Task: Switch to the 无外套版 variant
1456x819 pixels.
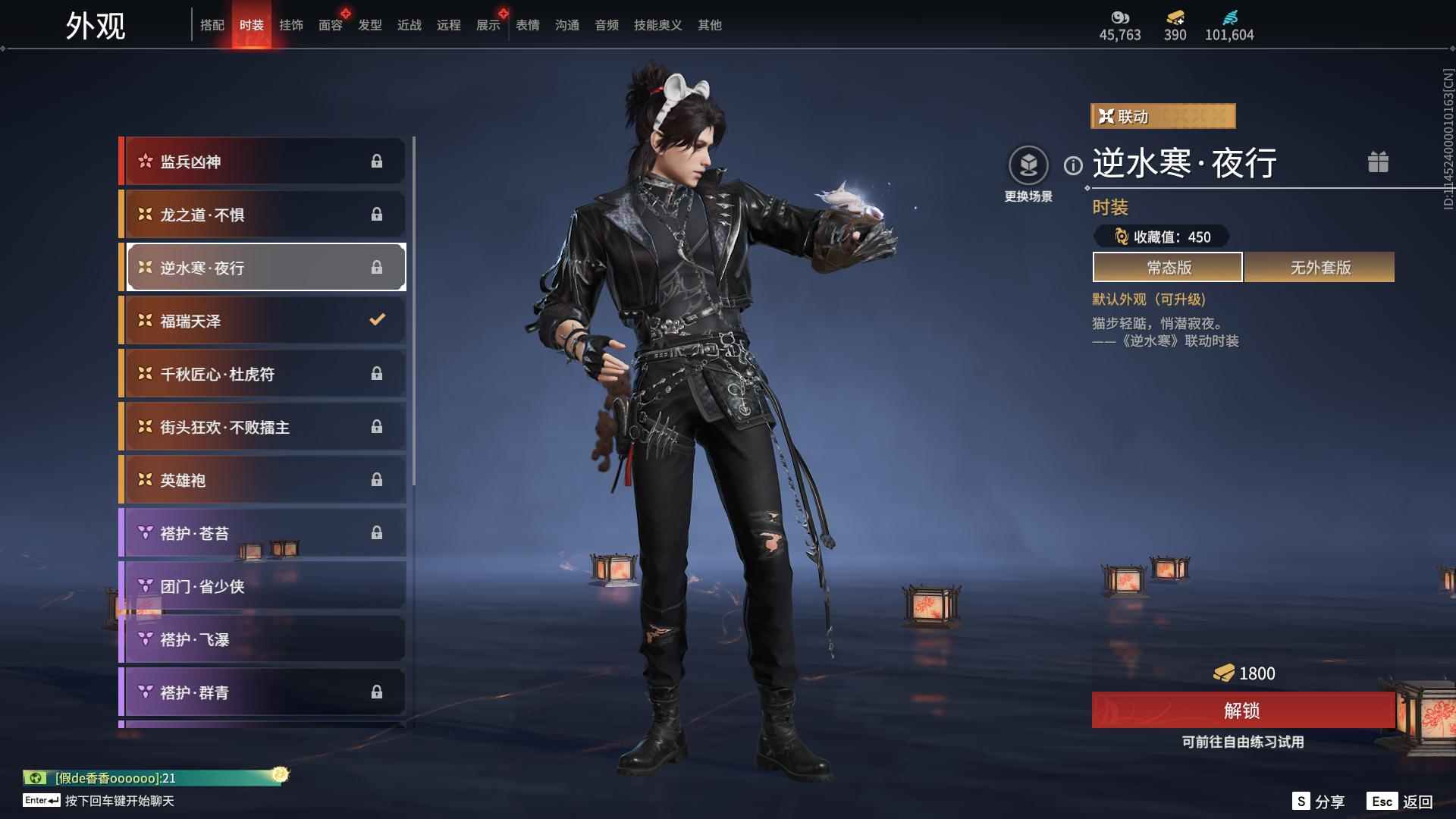Action: tap(1319, 268)
